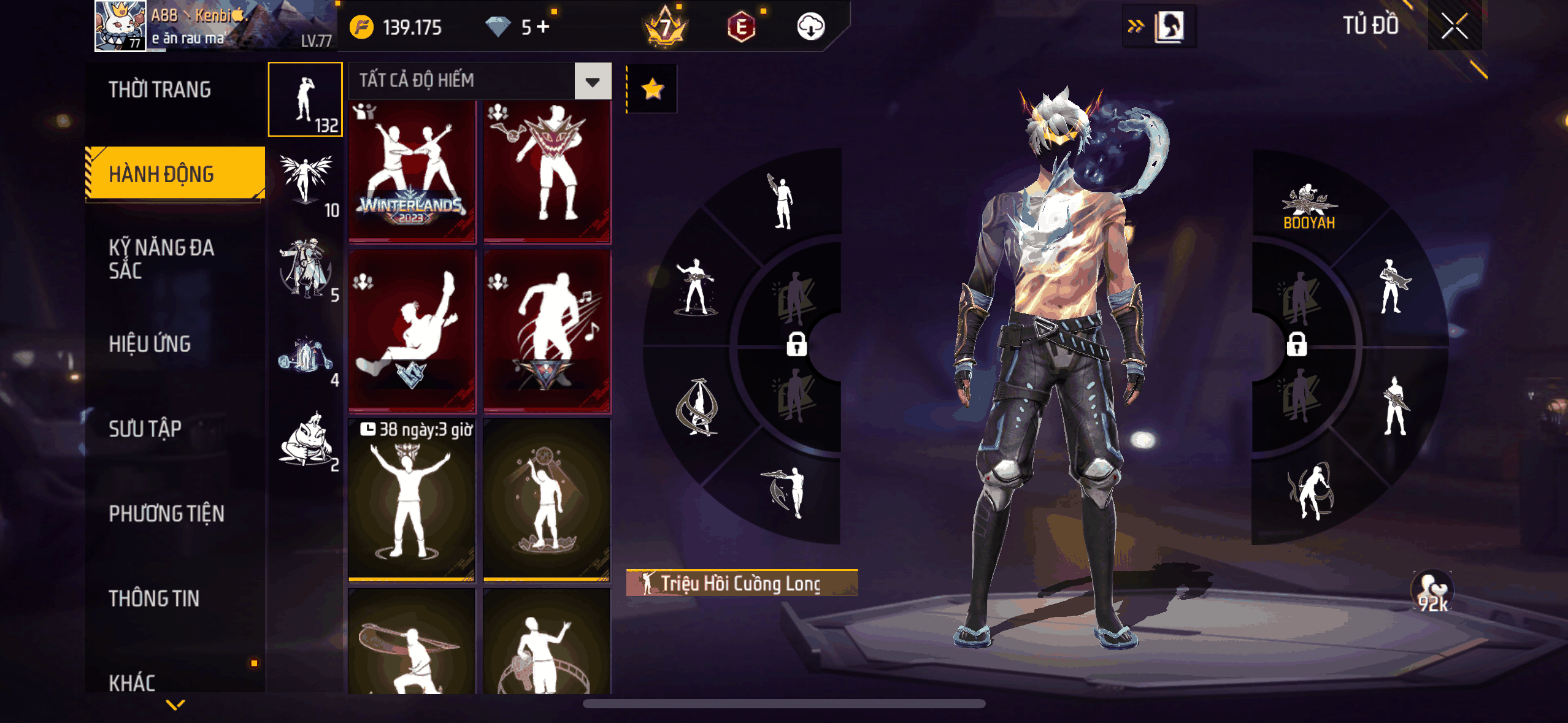The width and height of the screenshot is (1568, 723).
Task: Select the Sưu Tập tab
Action: (x=145, y=429)
